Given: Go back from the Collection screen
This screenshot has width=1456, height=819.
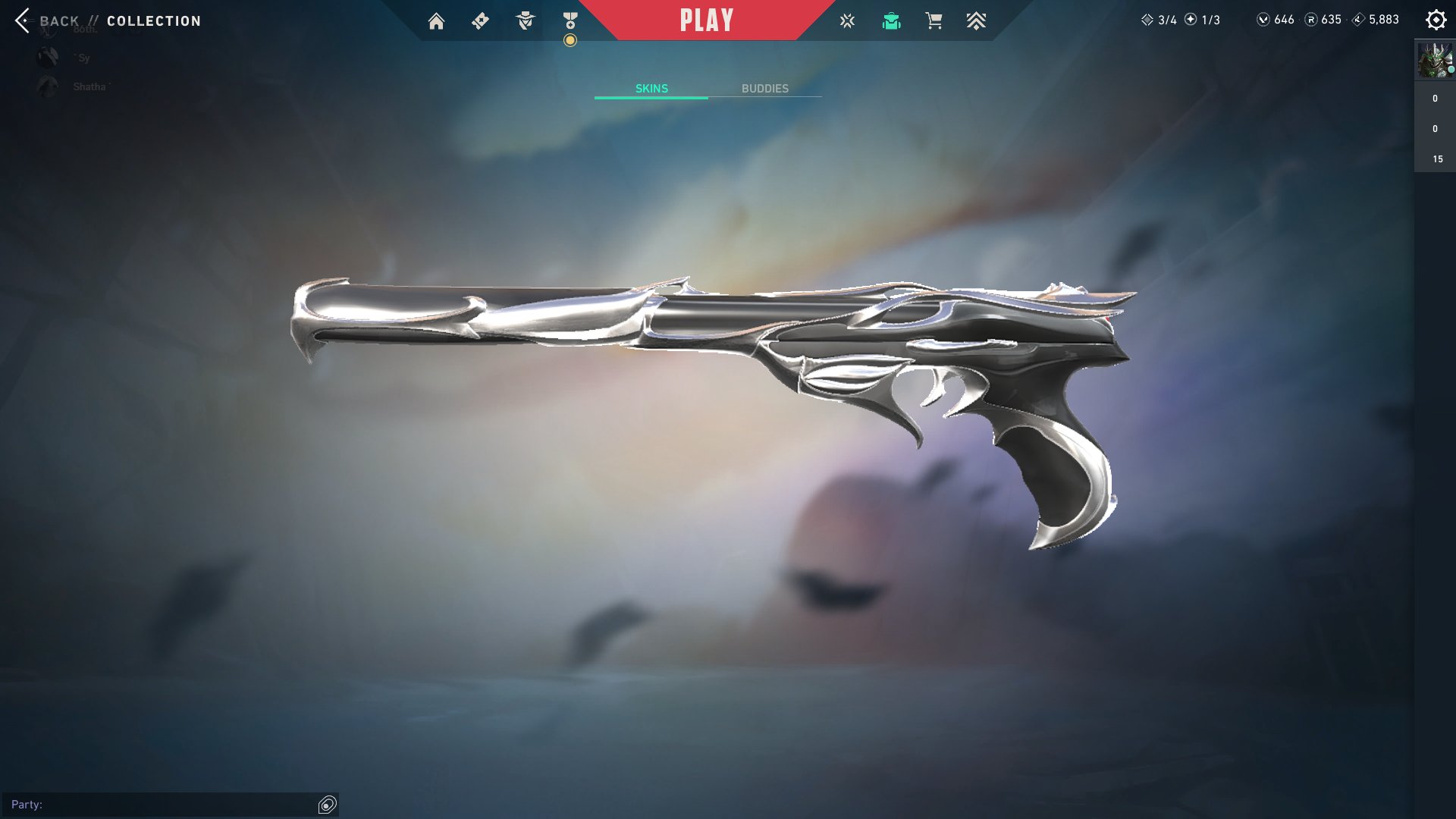Looking at the screenshot, I should [x=47, y=21].
